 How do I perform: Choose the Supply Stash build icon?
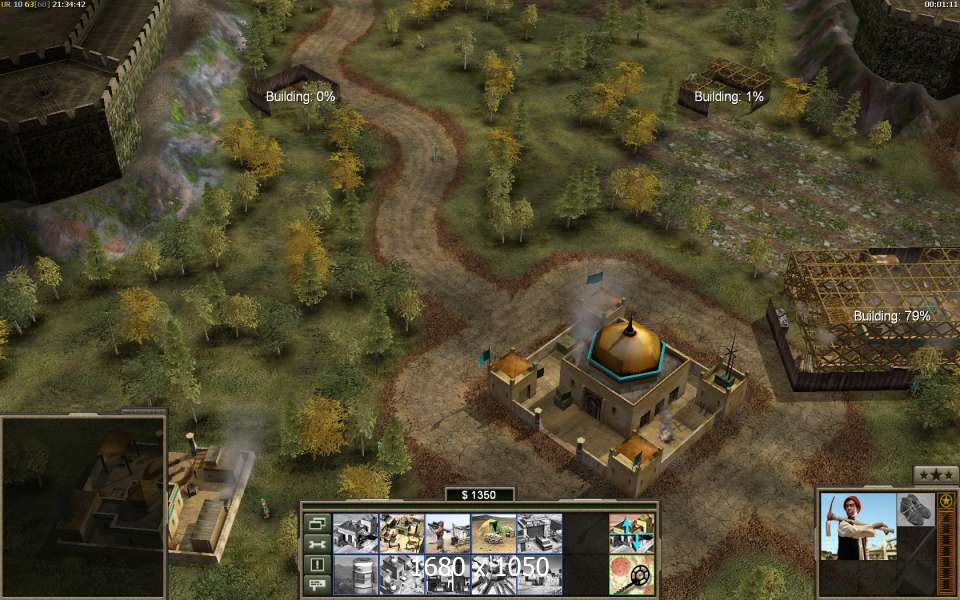pyautogui.click(x=401, y=533)
